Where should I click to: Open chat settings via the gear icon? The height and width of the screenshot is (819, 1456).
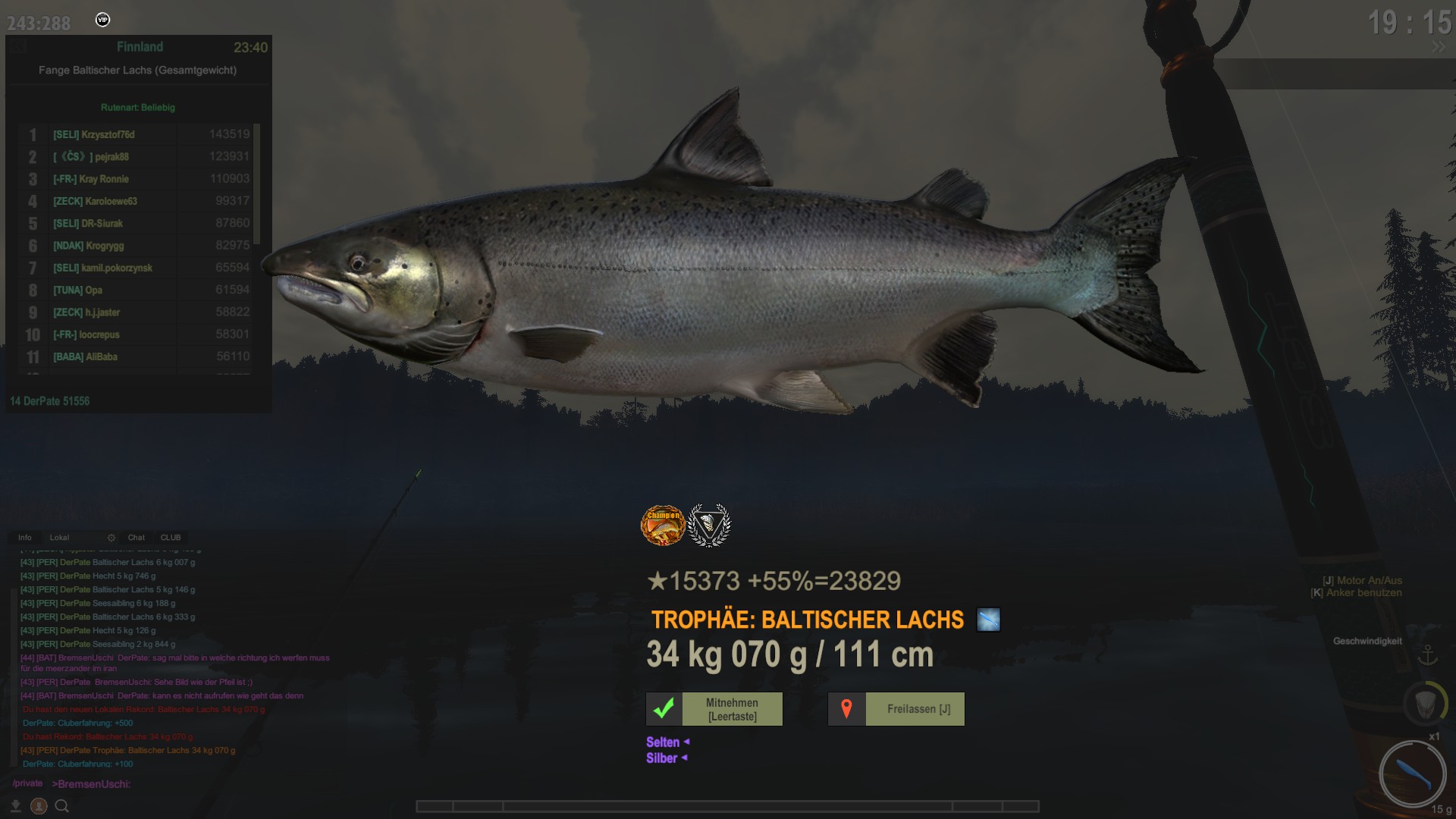coord(111,538)
